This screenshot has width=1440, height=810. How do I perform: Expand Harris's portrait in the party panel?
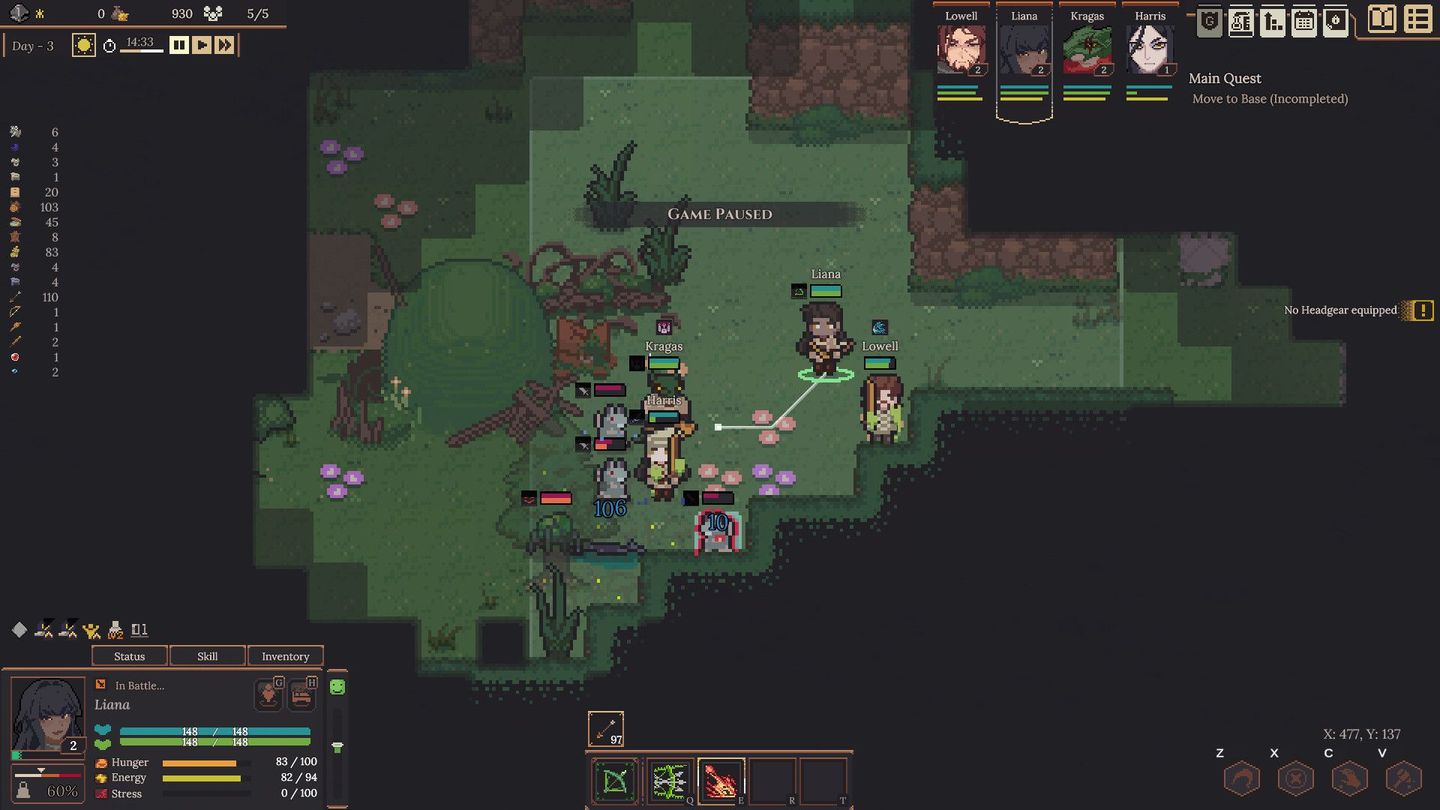pos(1149,50)
